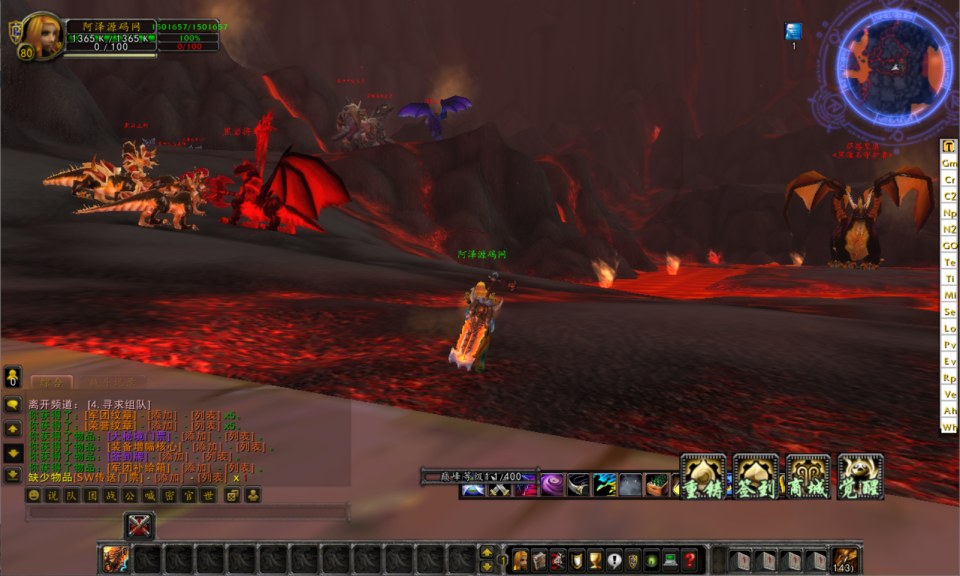
Task: Choose the 喊 (yell) chat channel
Action: click(148, 495)
